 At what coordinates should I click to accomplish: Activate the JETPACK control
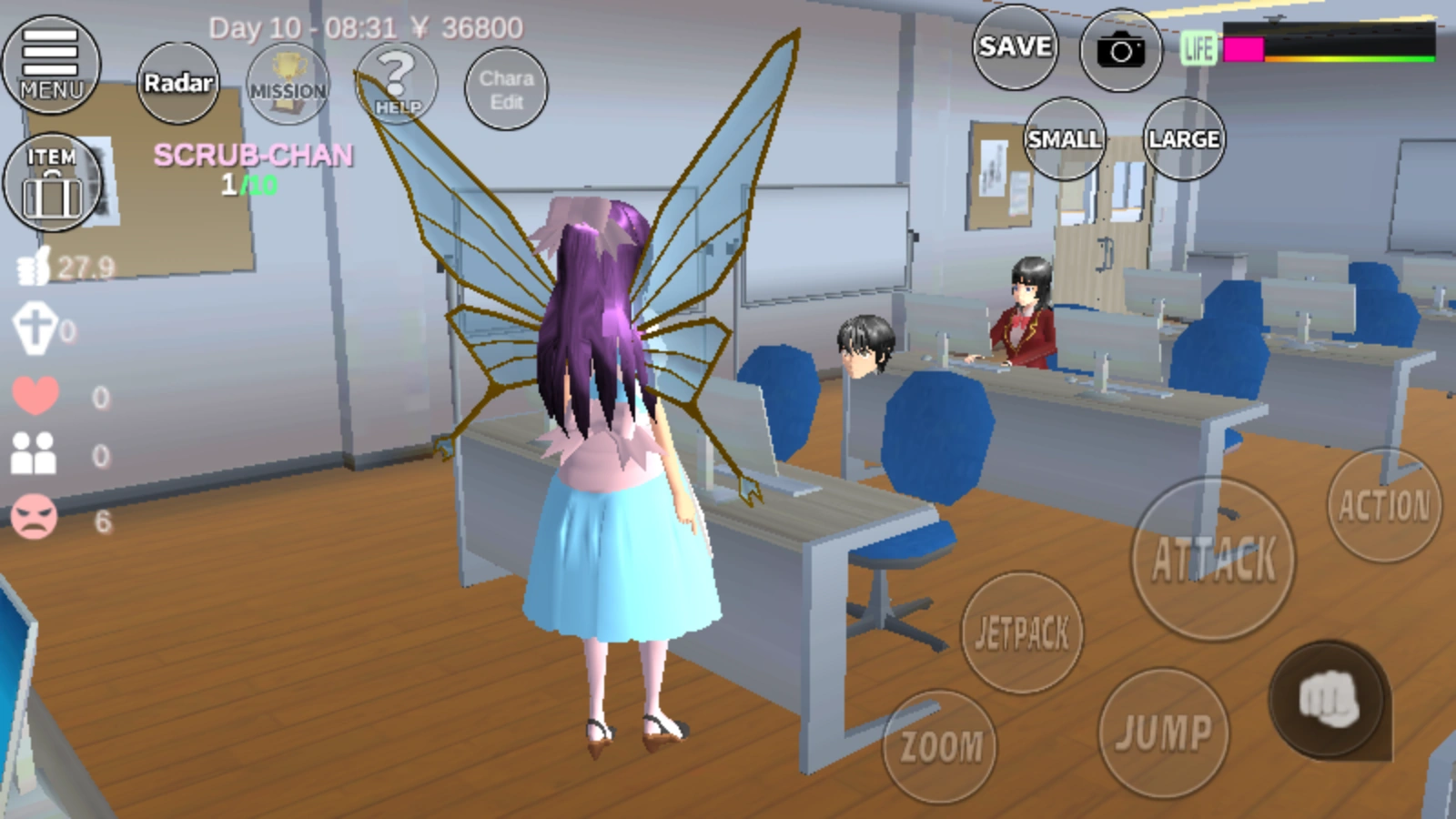[x=1024, y=634]
